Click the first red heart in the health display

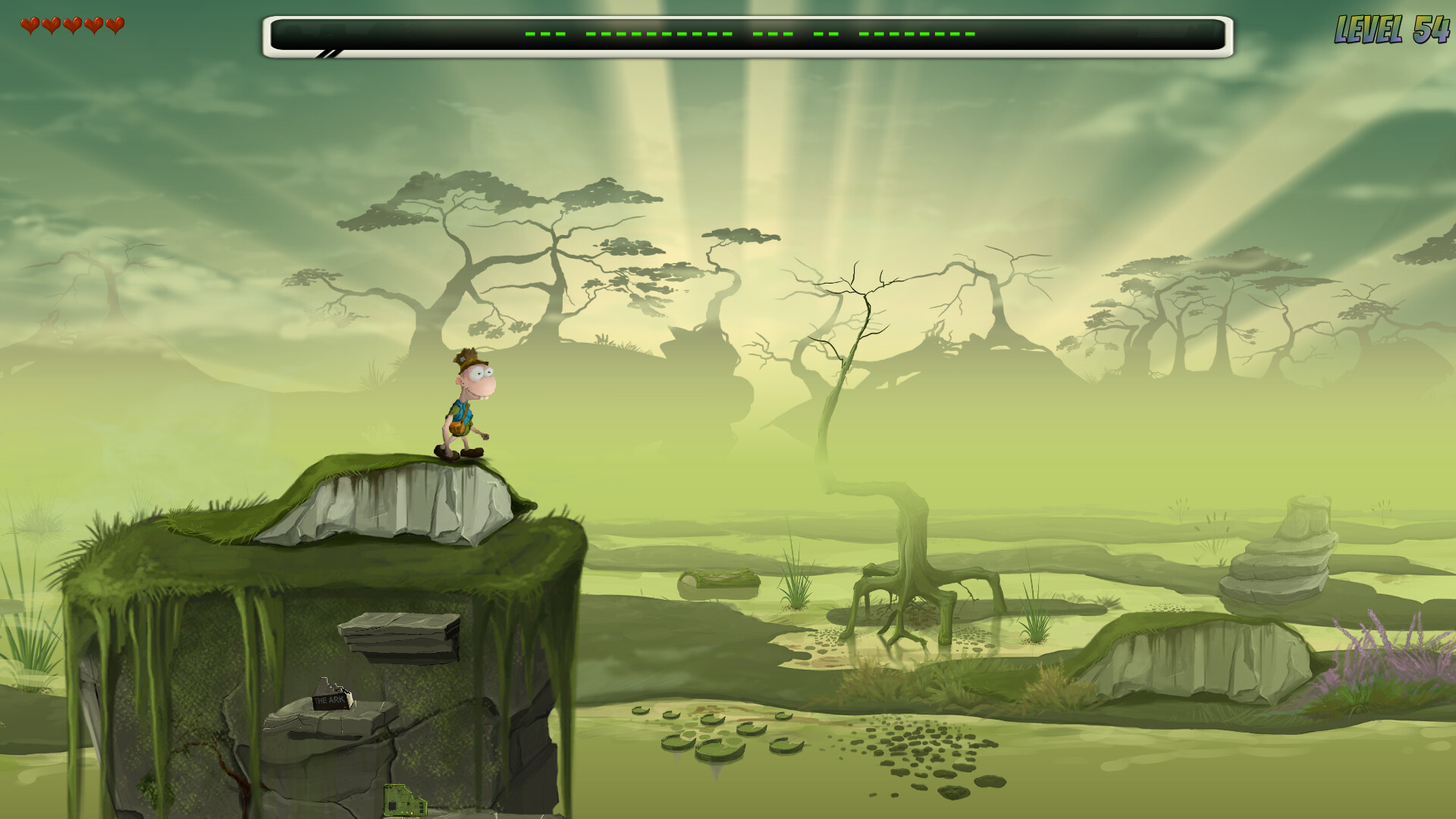click(x=30, y=24)
